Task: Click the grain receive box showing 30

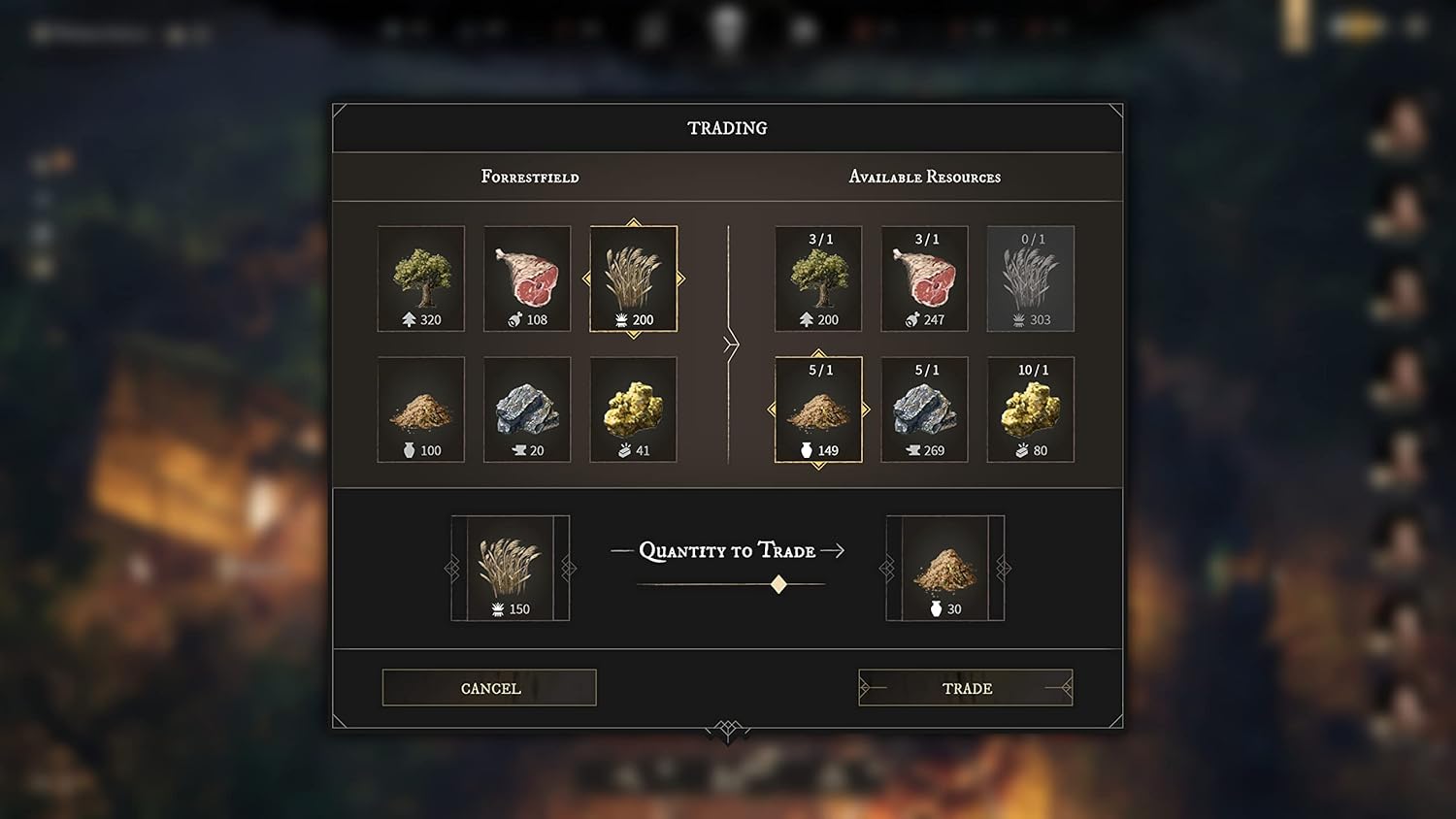Action: tap(945, 569)
